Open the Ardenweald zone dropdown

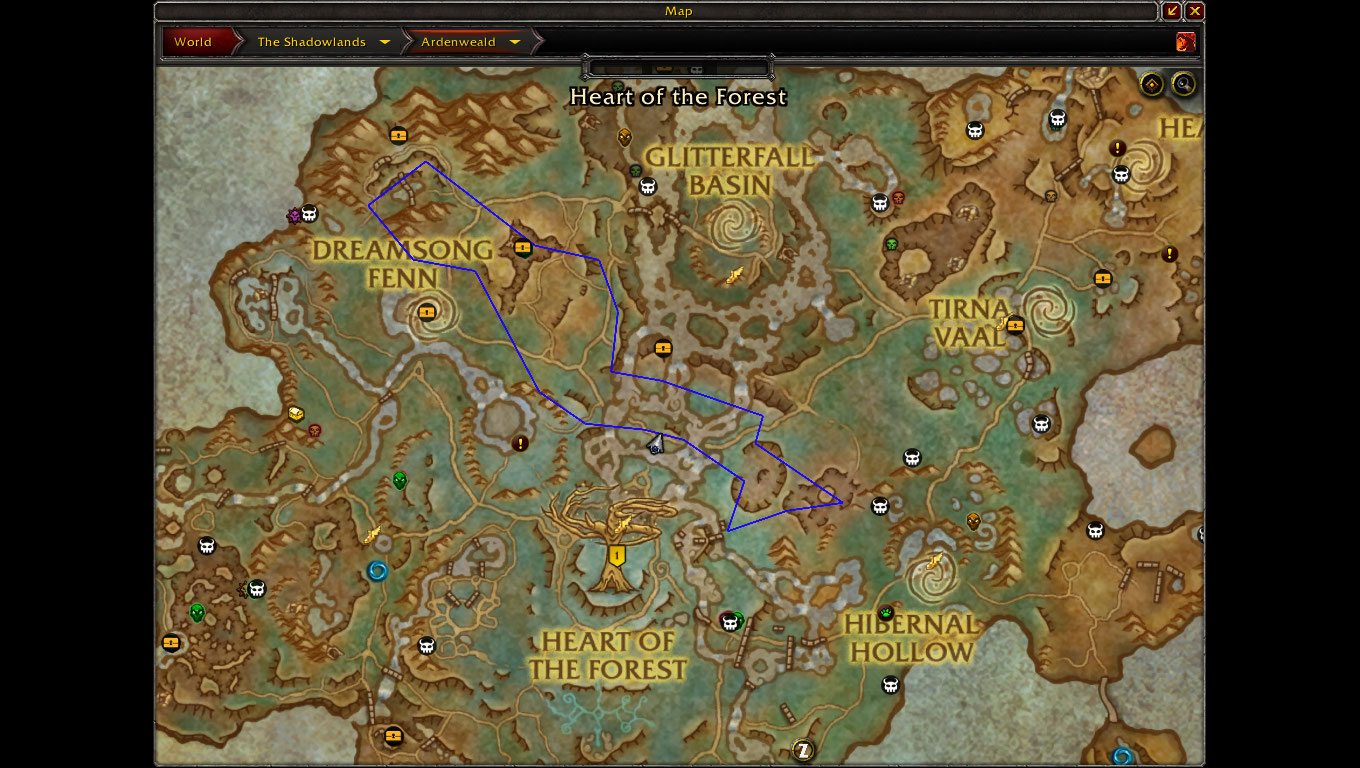tap(471, 42)
